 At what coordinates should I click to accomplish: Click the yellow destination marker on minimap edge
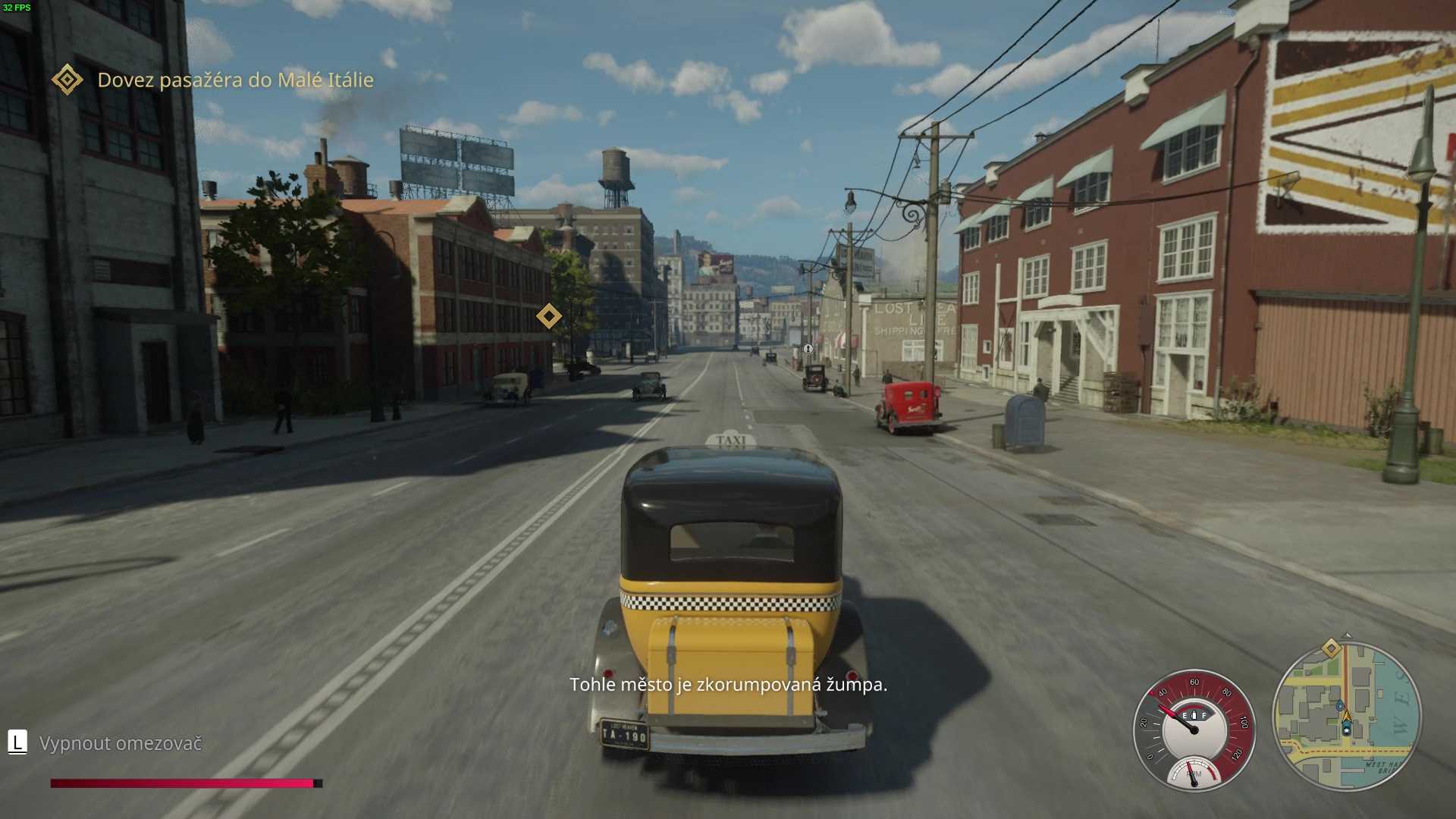[x=1331, y=648]
